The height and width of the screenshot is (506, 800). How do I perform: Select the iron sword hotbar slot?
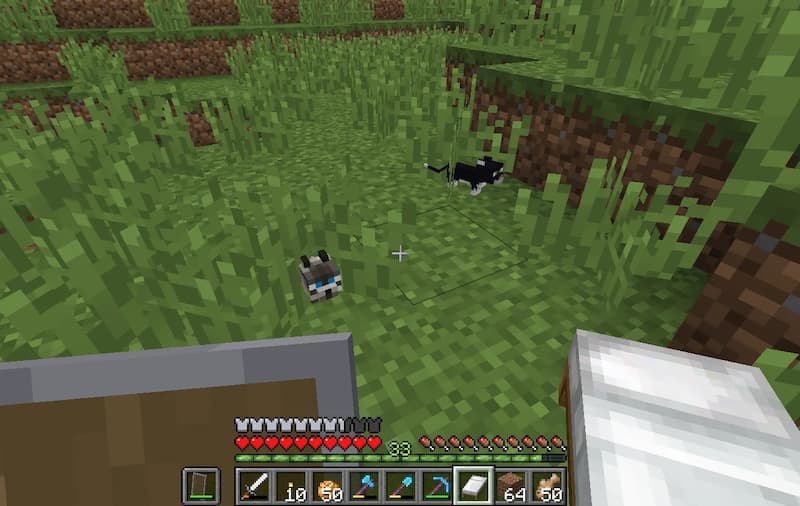(255, 486)
